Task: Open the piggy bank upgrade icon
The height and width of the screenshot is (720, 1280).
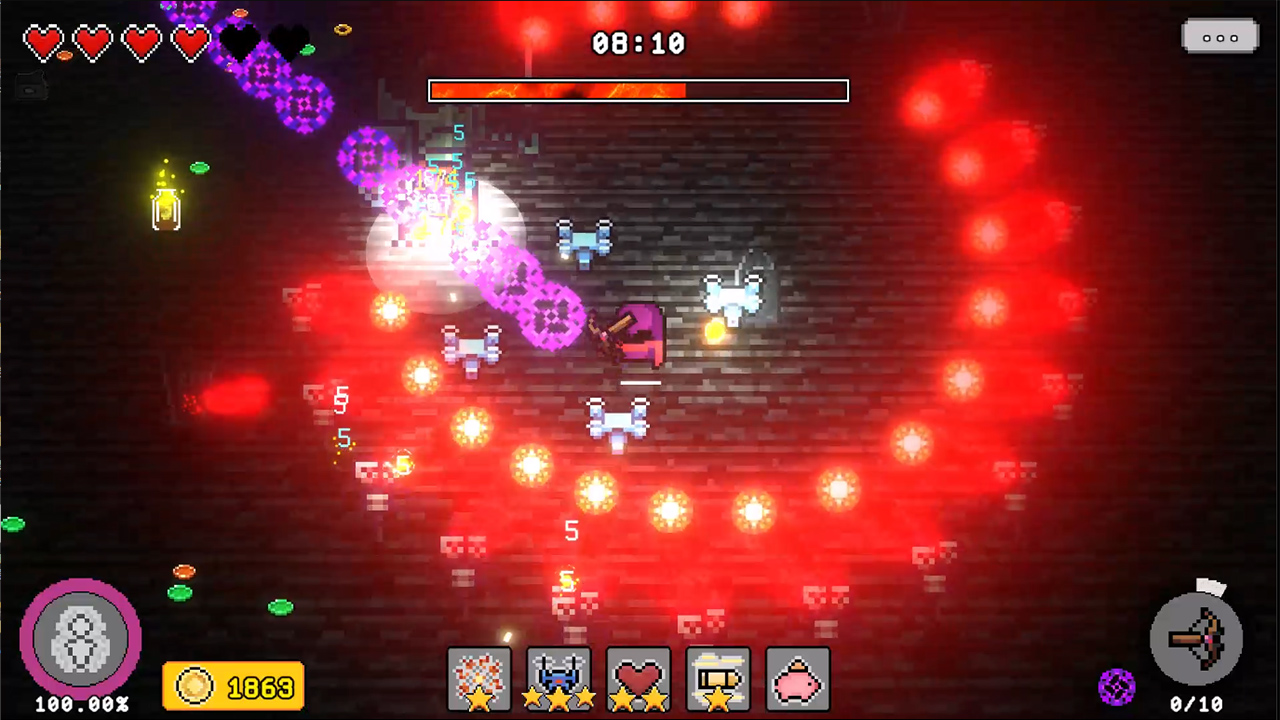Action: 797,678
